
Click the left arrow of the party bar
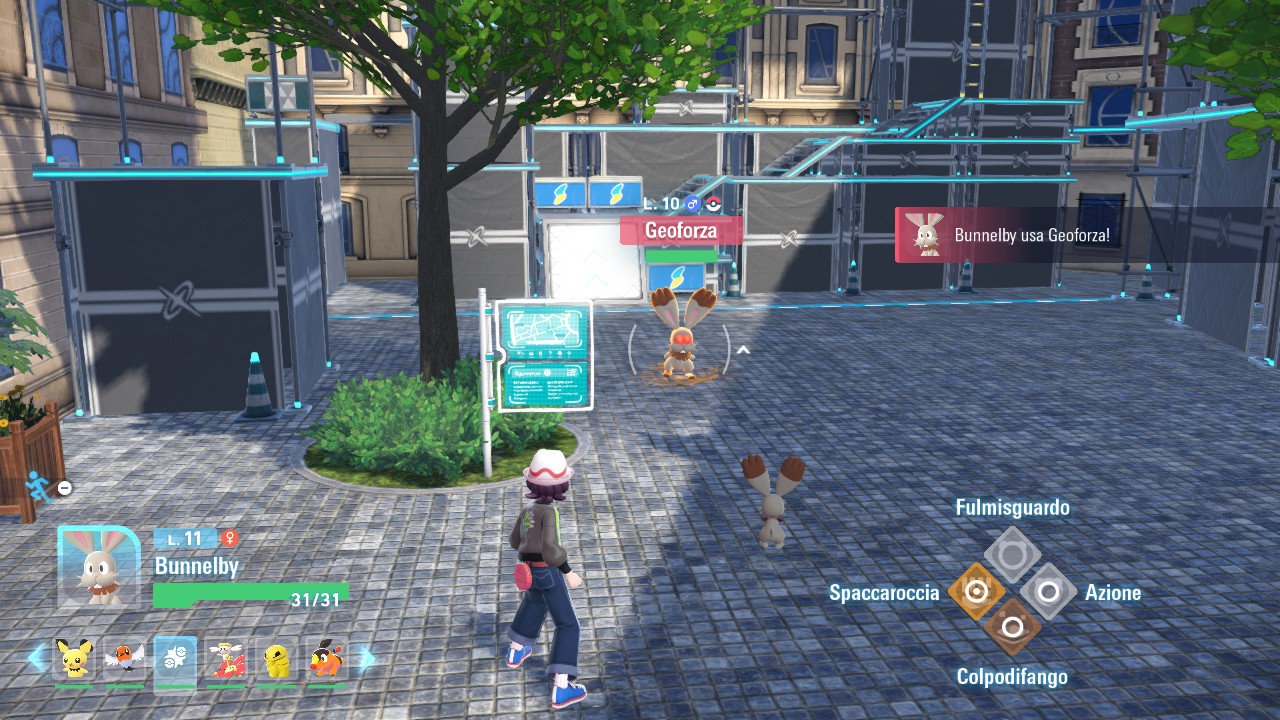tap(36, 658)
